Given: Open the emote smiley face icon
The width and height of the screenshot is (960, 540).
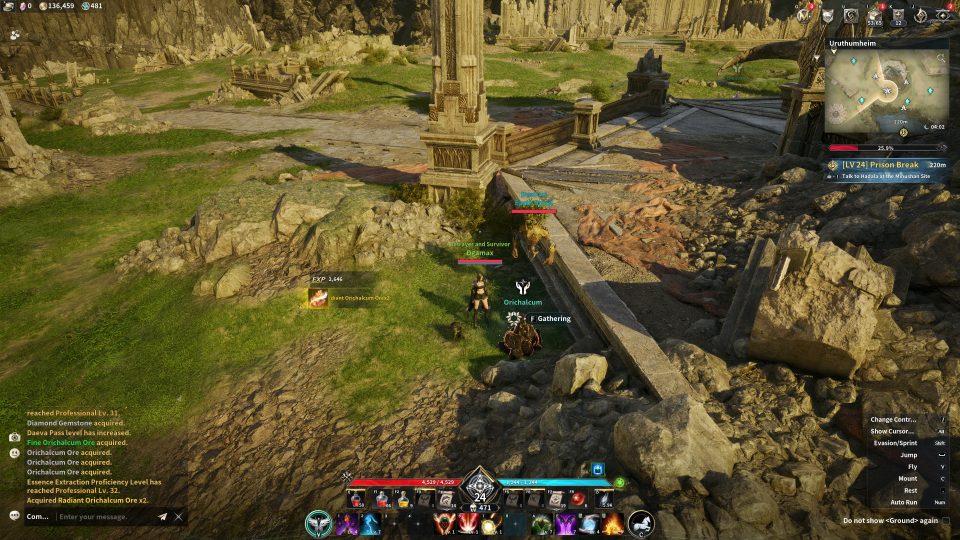Looking at the screenshot, I should 14,453.
